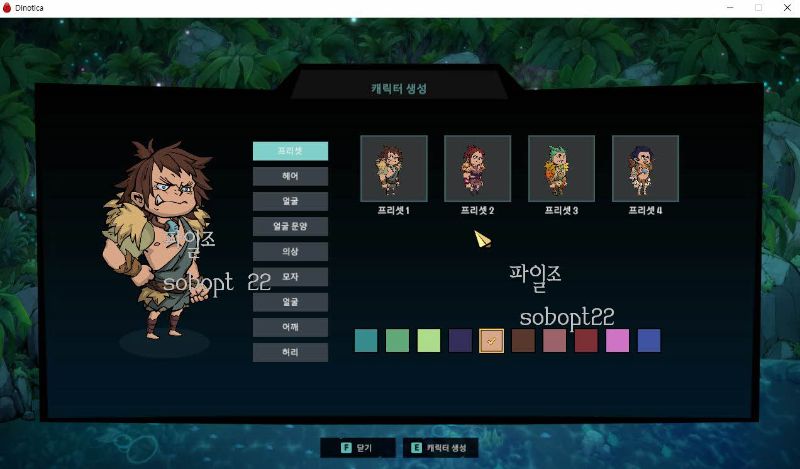
Task: Switch to the 얼굴 문양 category
Action: click(x=290, y=226)
